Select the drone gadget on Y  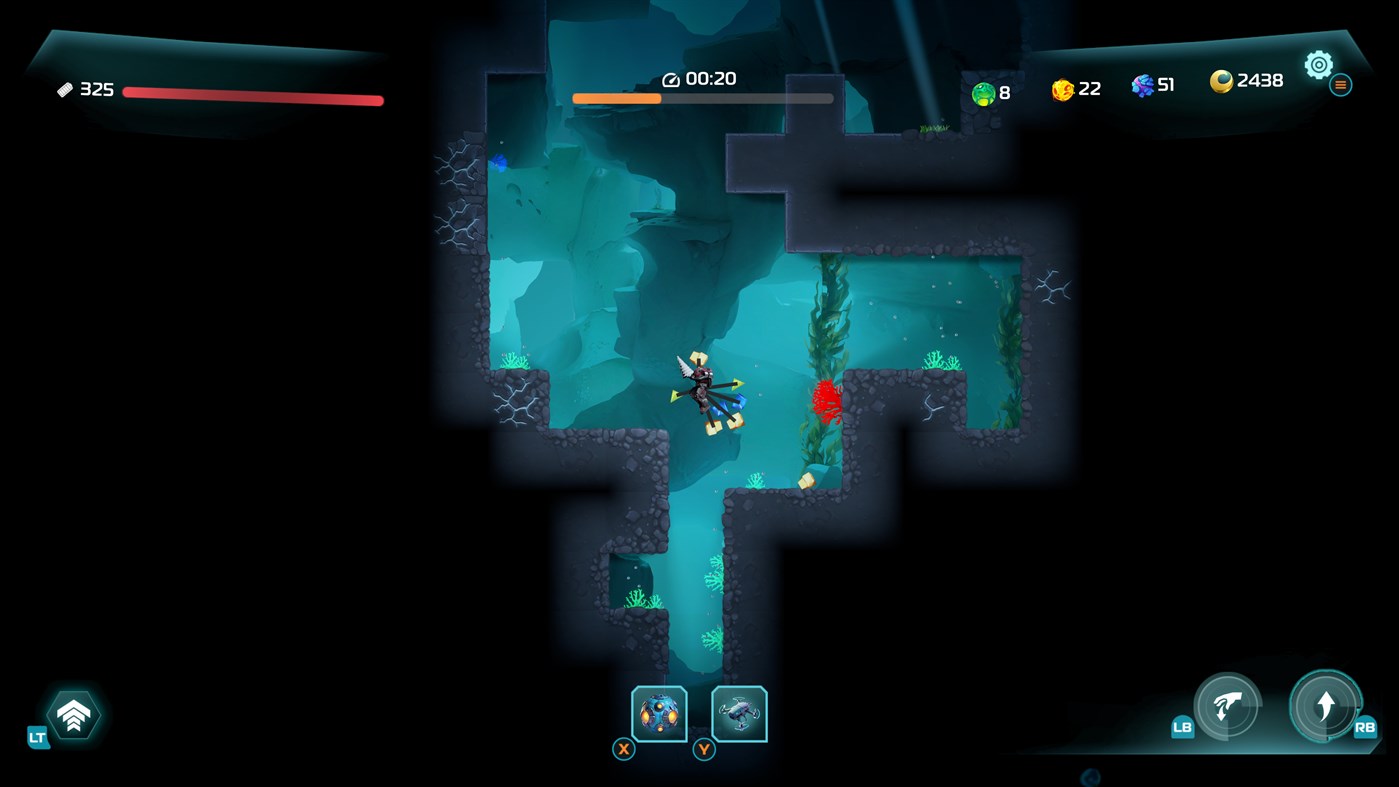pos(739,712)
